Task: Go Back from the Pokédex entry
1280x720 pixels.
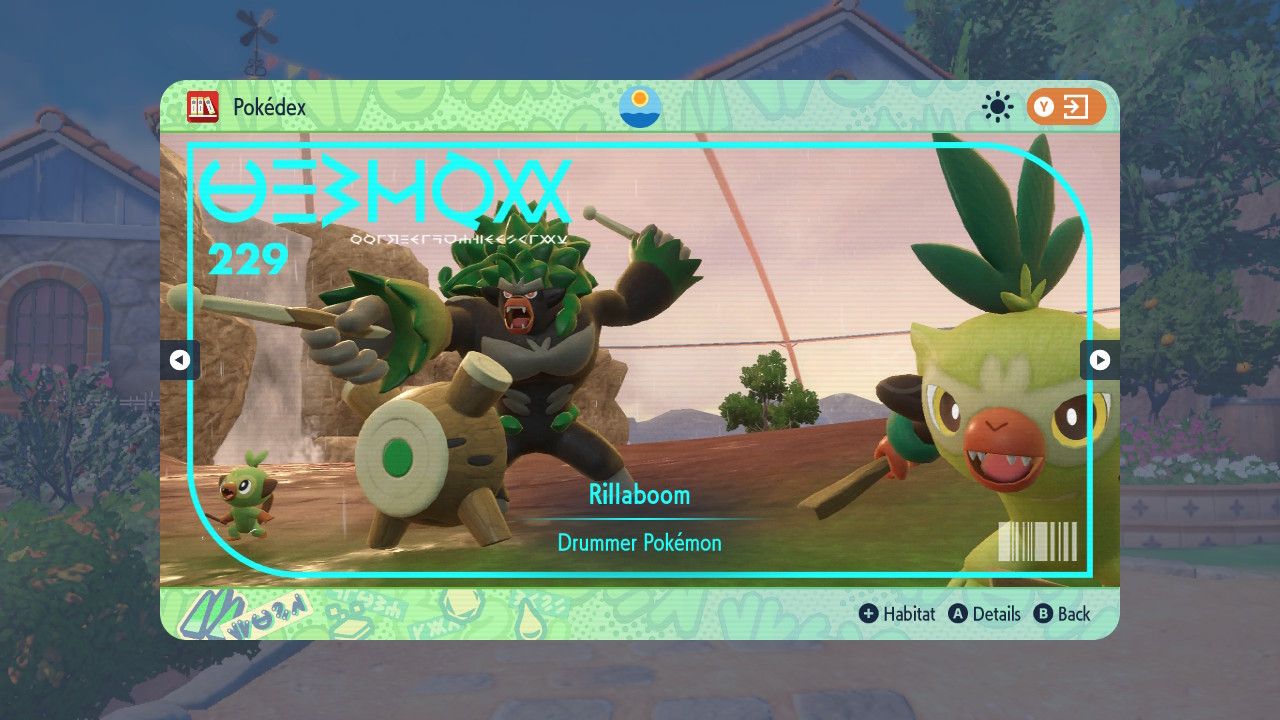Action: (1062, 614)
